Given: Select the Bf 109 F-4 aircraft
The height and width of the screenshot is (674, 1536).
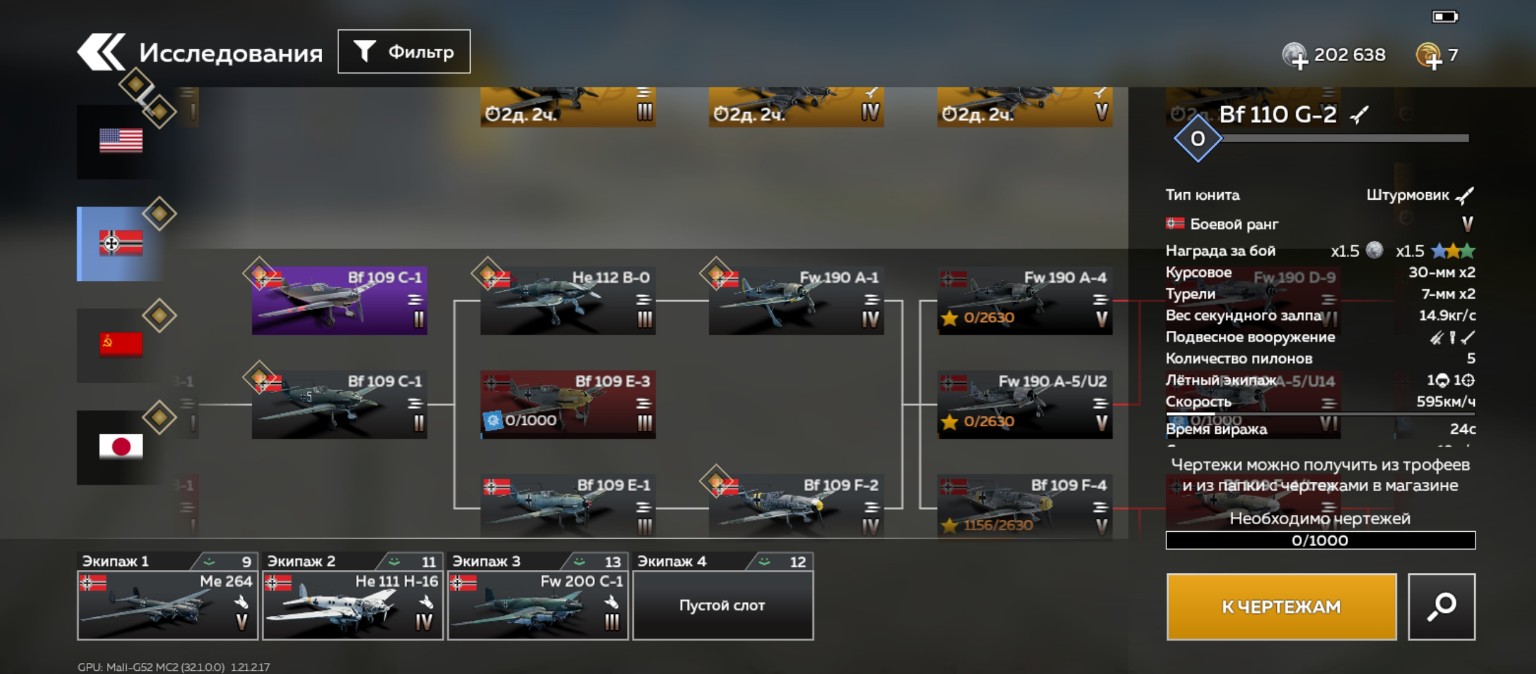Looking at the screenshot, I should click(1025, 505).
